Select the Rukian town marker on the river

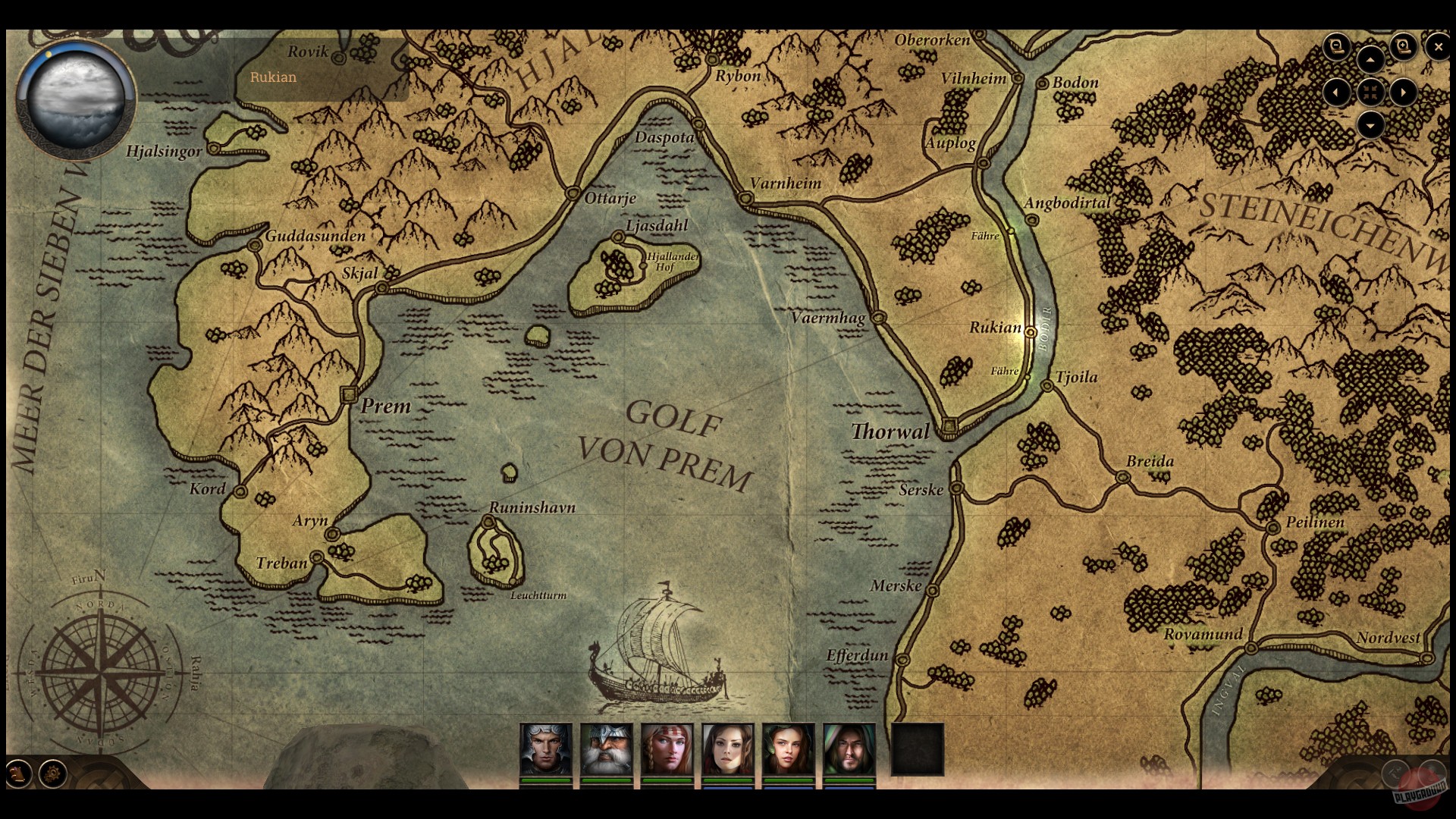click(x=1030, y=331)
